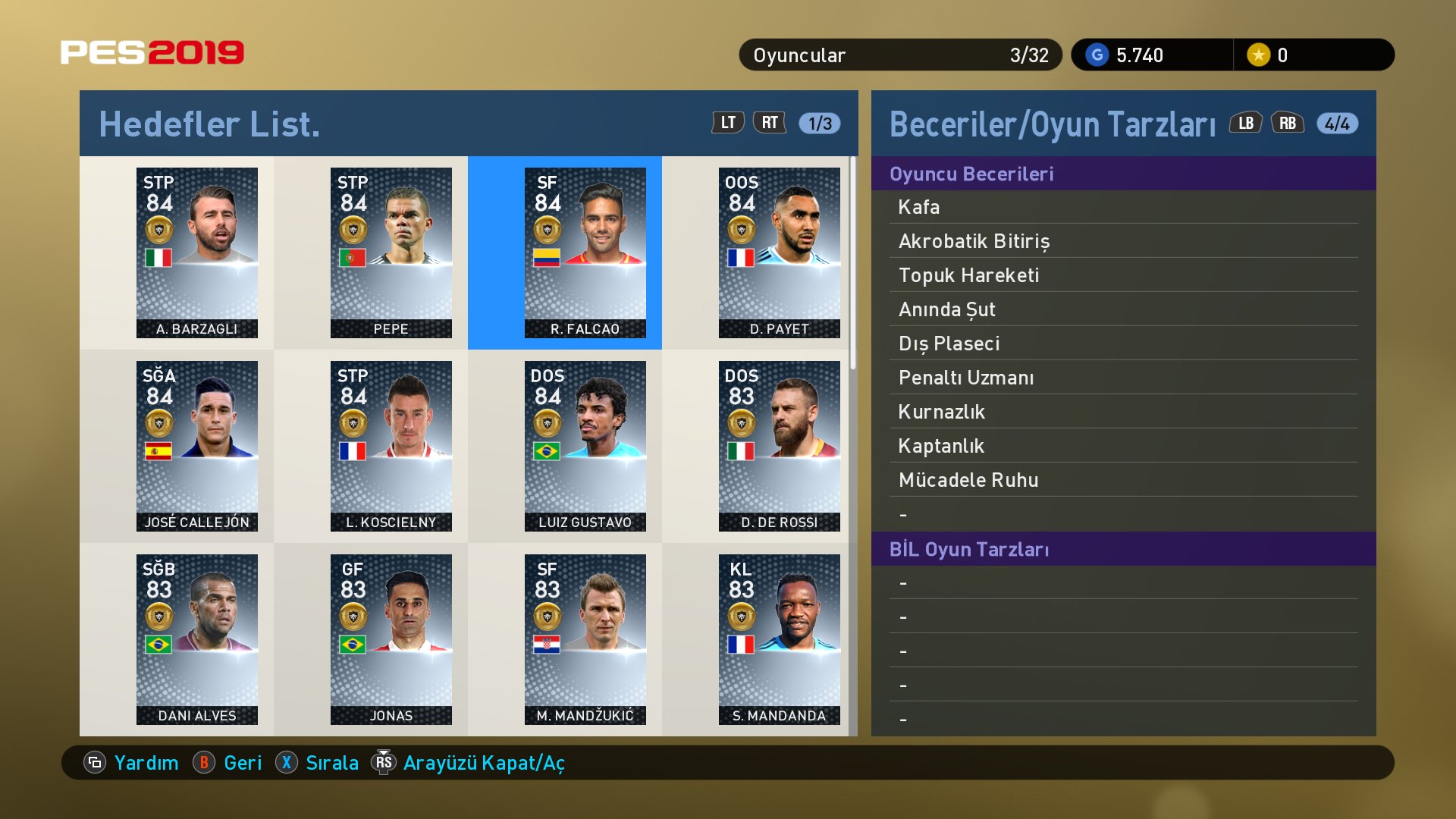
Task: Select the M. Mandžukić card
Action: (x=585, y=639)
